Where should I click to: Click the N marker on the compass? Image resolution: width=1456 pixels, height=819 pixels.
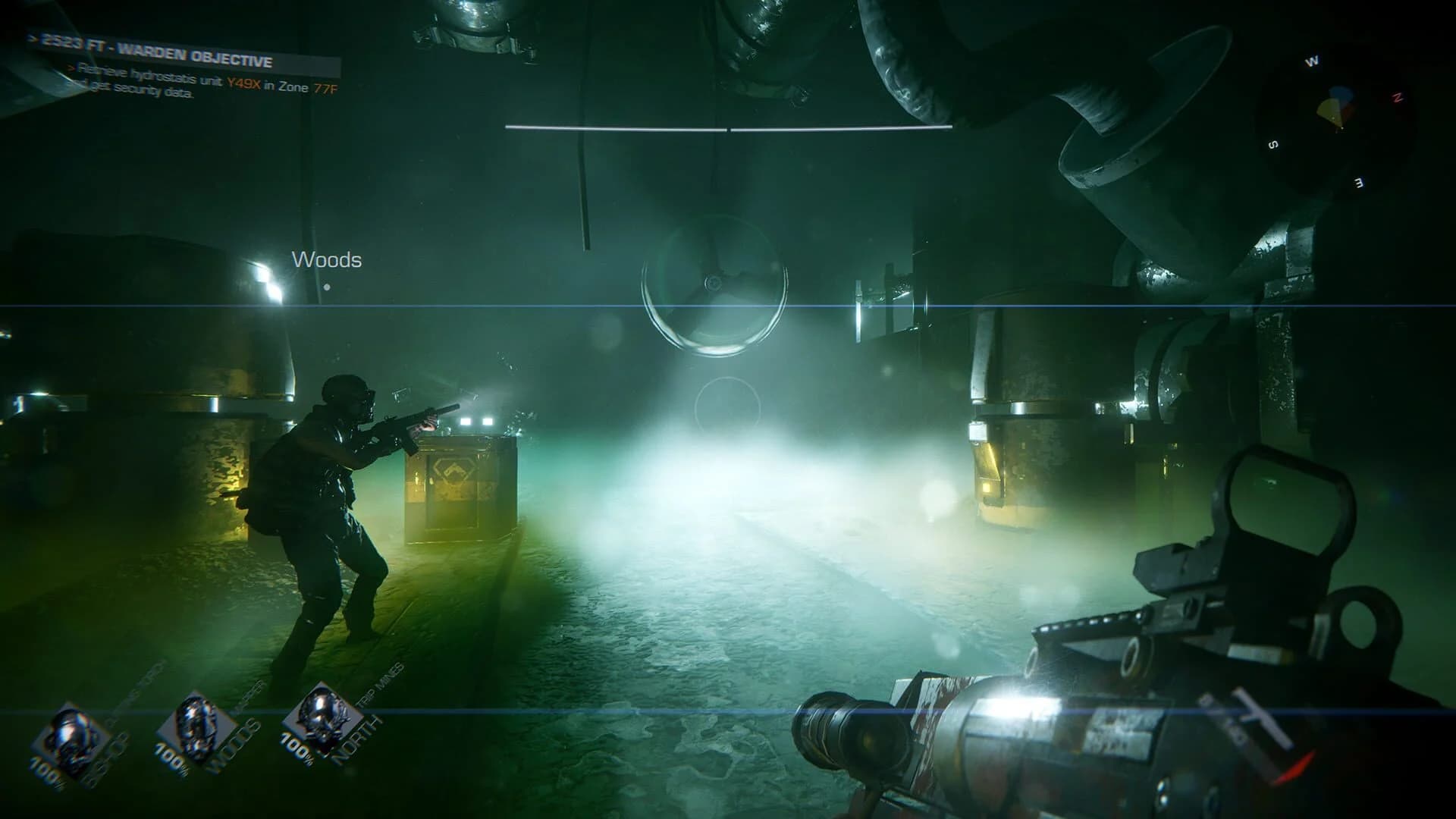1397,98
